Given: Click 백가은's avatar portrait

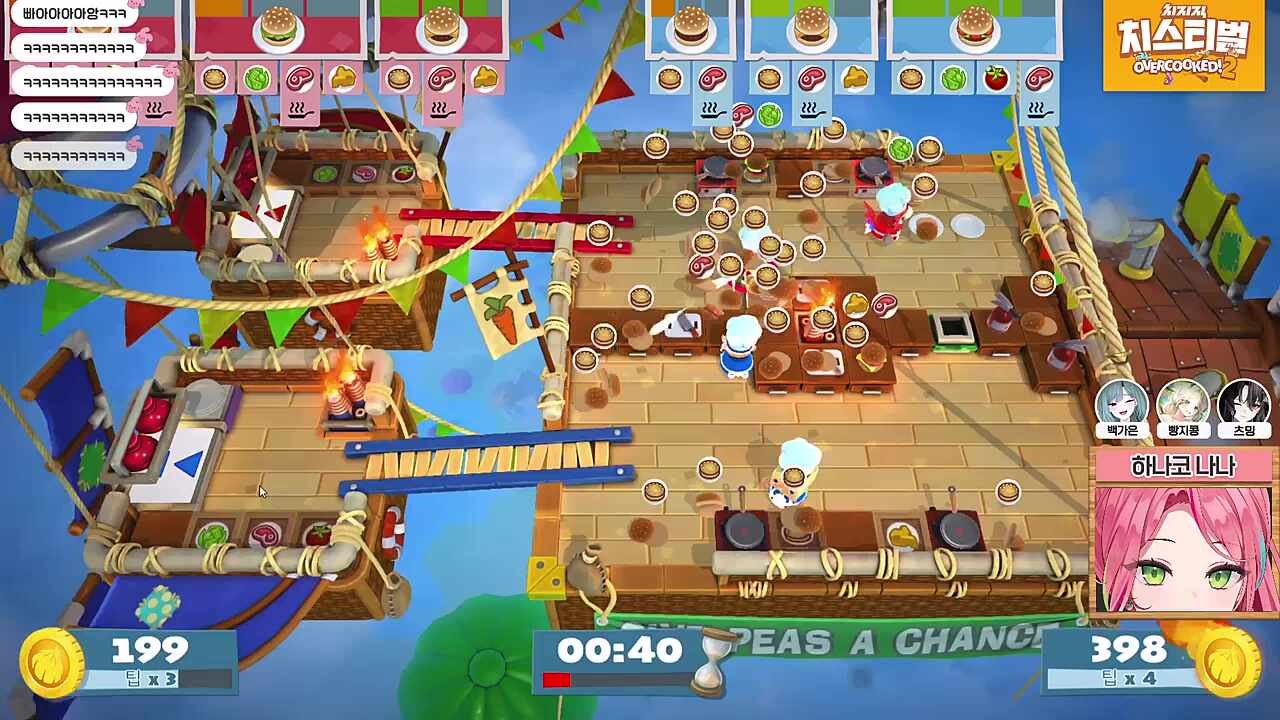Looking at the screenshot, I should 1121,404.
